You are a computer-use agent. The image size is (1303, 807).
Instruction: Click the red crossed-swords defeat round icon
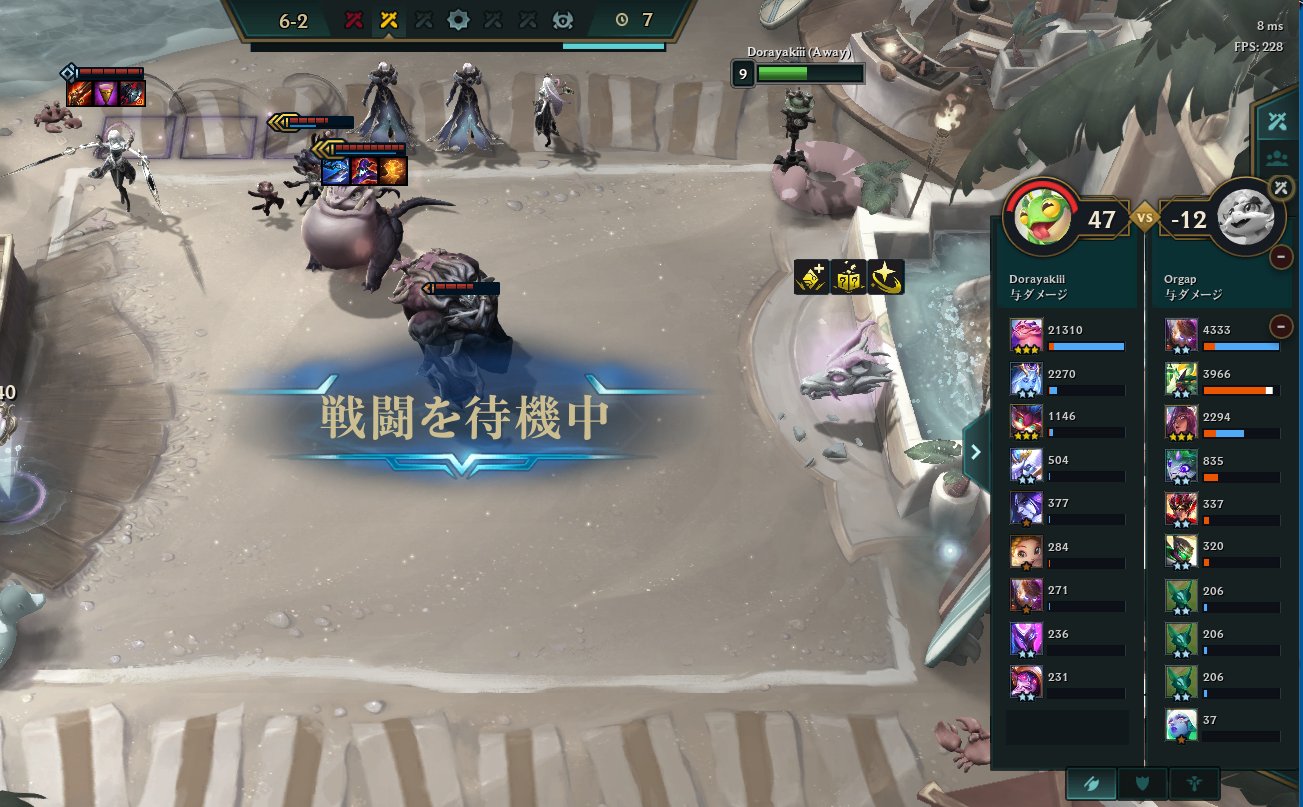coord(353,18)
